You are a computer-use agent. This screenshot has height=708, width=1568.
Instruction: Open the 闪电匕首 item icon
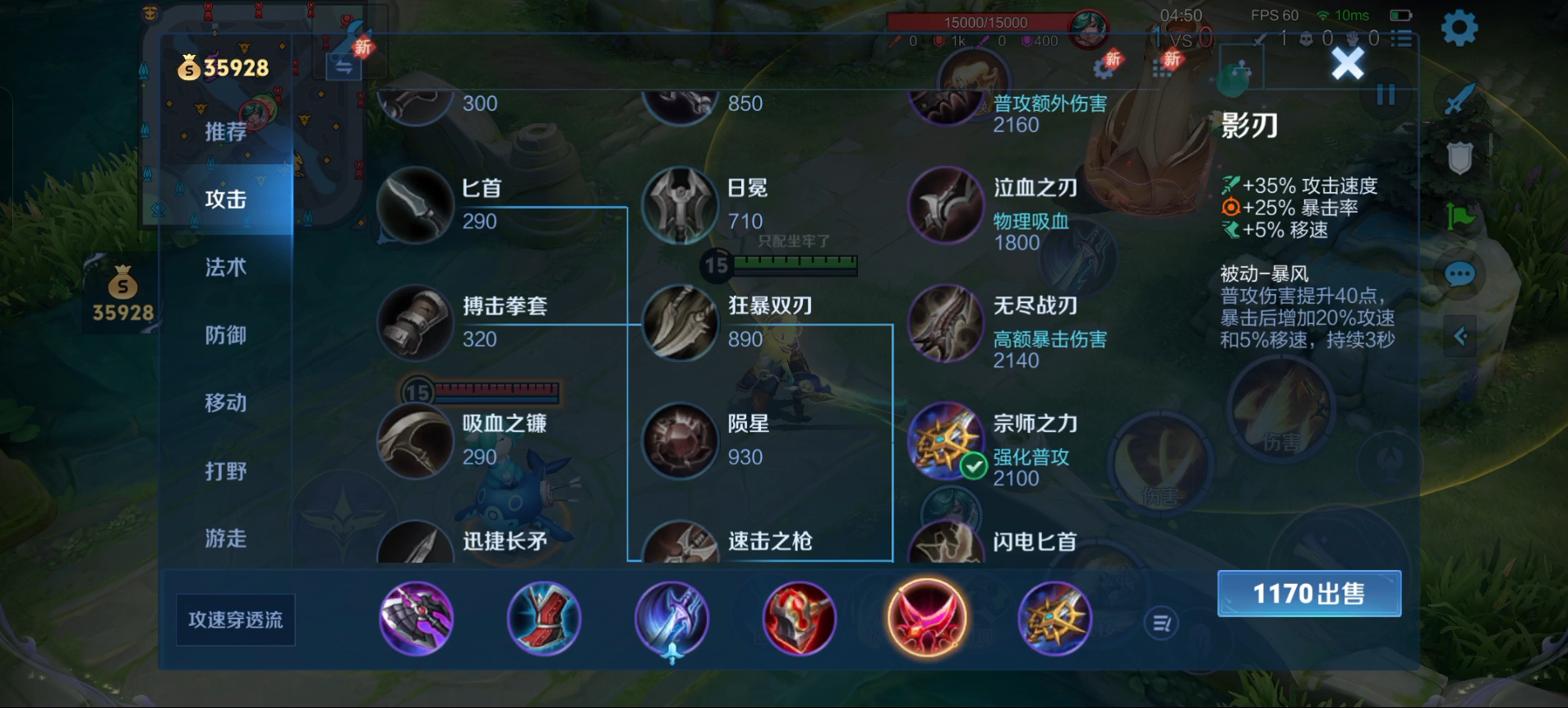pyautogui.click(x=946, y=543)
